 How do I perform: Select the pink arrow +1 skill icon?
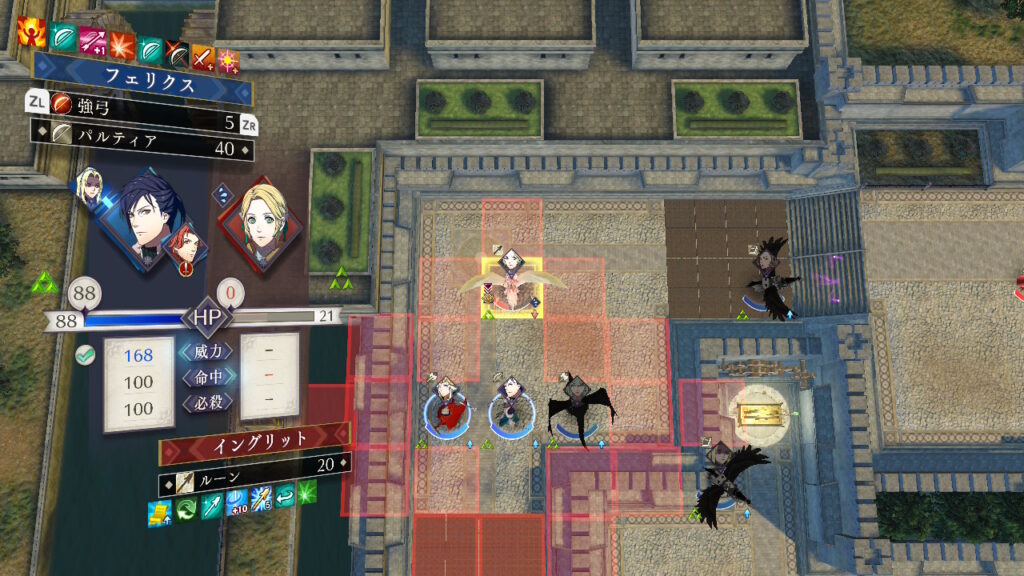93,42
